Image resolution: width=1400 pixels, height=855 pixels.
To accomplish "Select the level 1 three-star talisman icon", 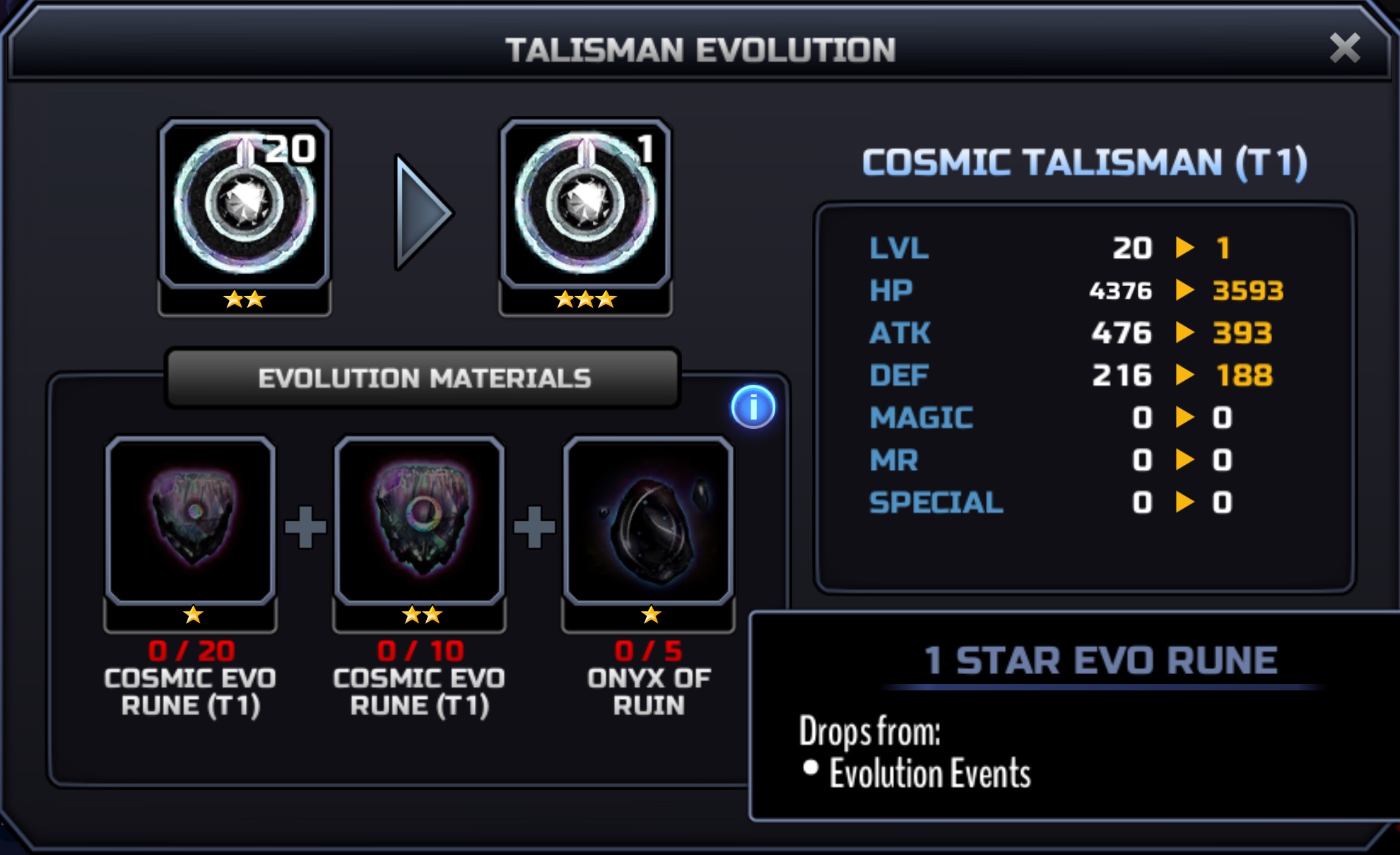I will [x=585, y=205].
